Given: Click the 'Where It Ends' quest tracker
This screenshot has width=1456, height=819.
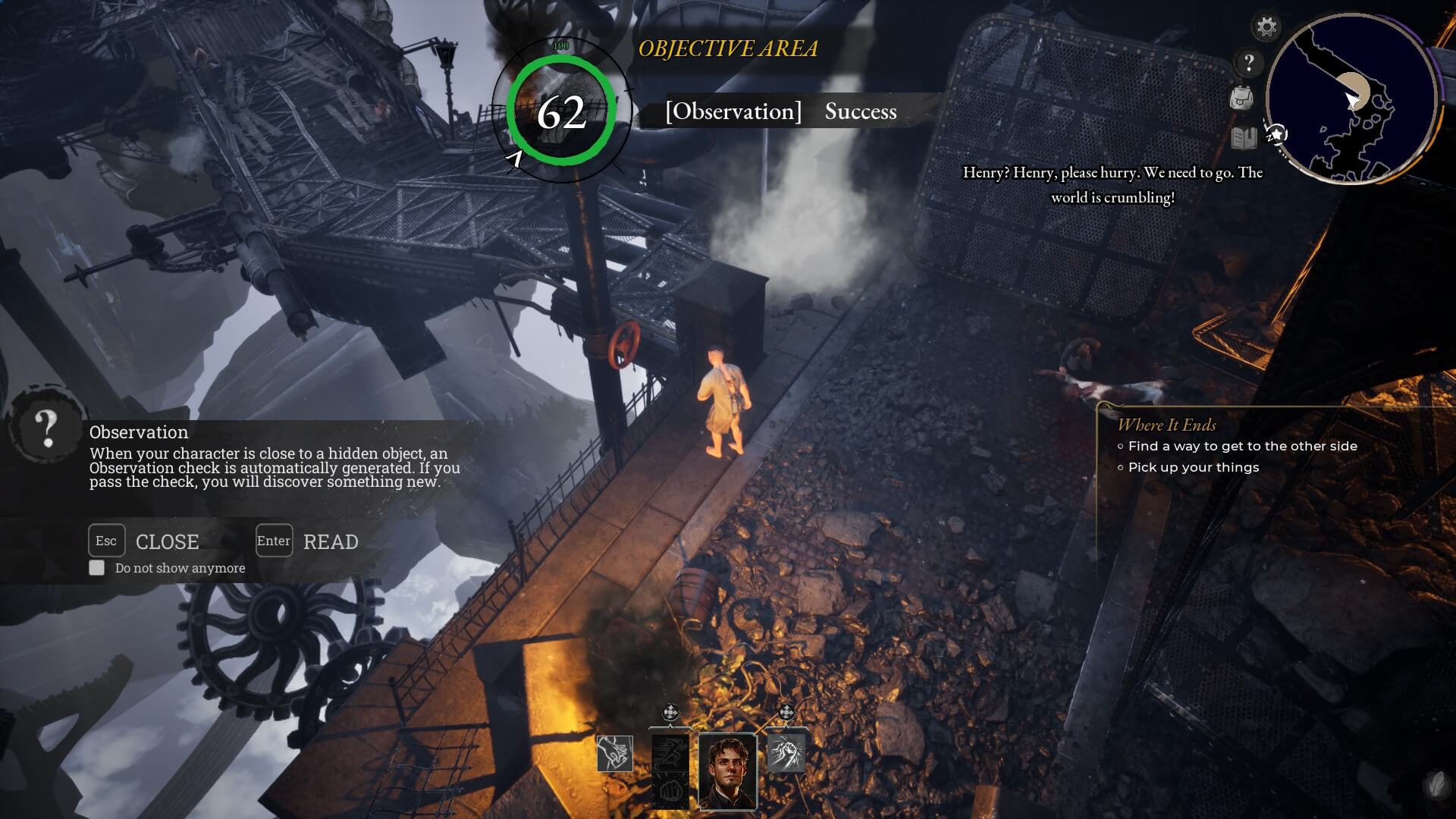Looking at the screenshot, I should tap(1166, 425).
